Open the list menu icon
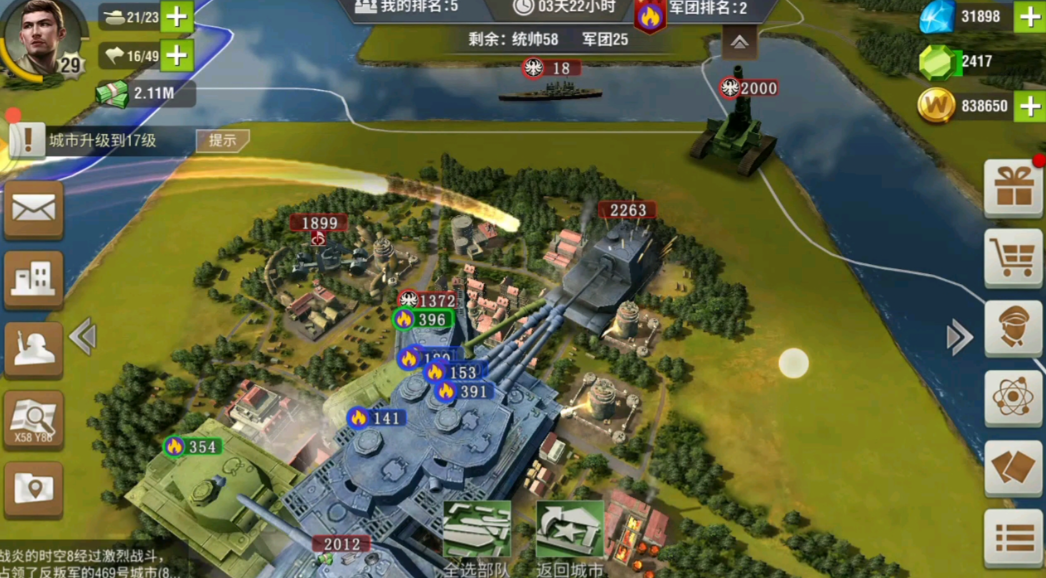The width and height of the screenshot is (1046, 578). [1013, 539]
